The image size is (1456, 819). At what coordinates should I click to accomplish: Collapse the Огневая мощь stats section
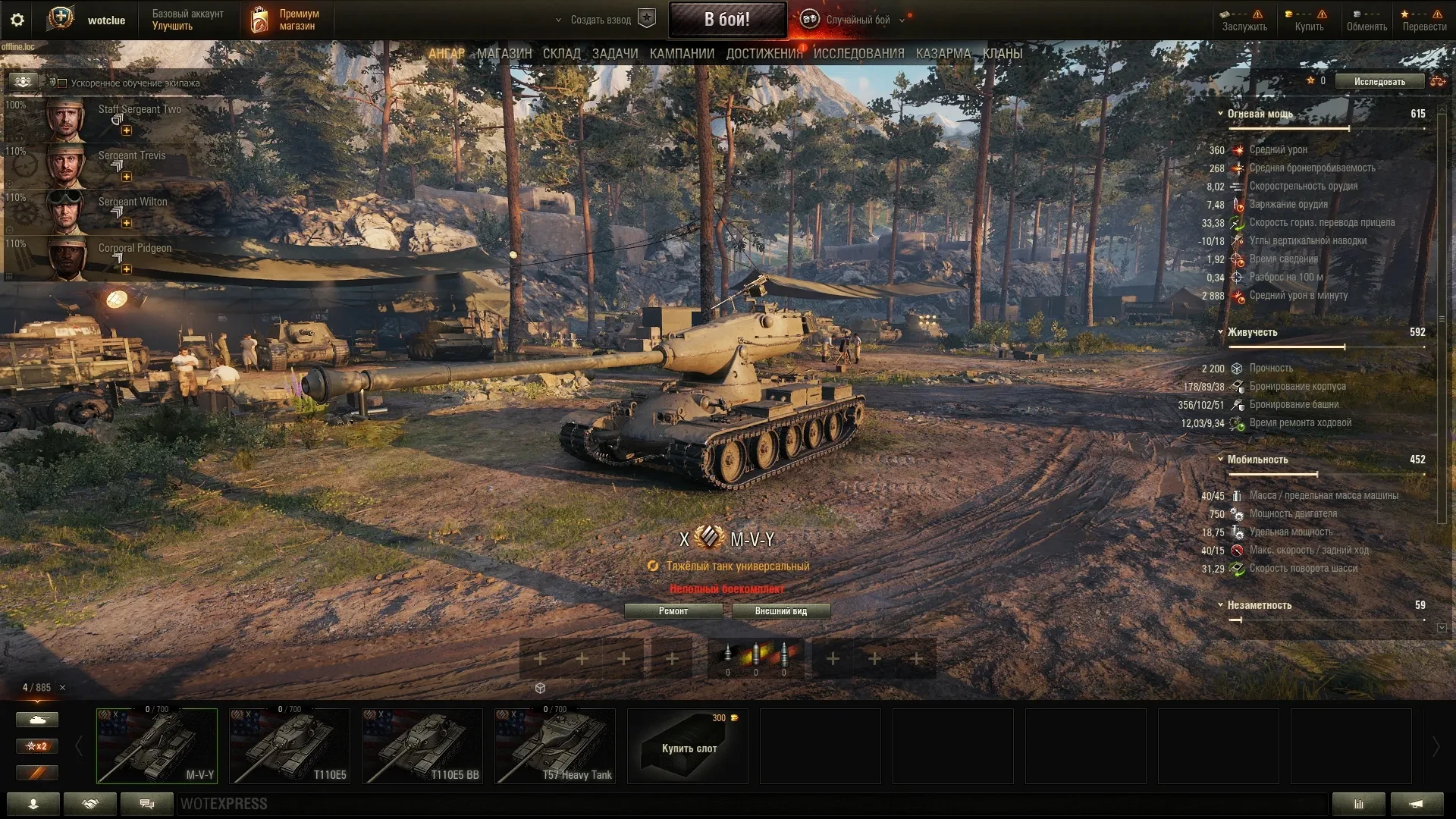(1221, 114)
